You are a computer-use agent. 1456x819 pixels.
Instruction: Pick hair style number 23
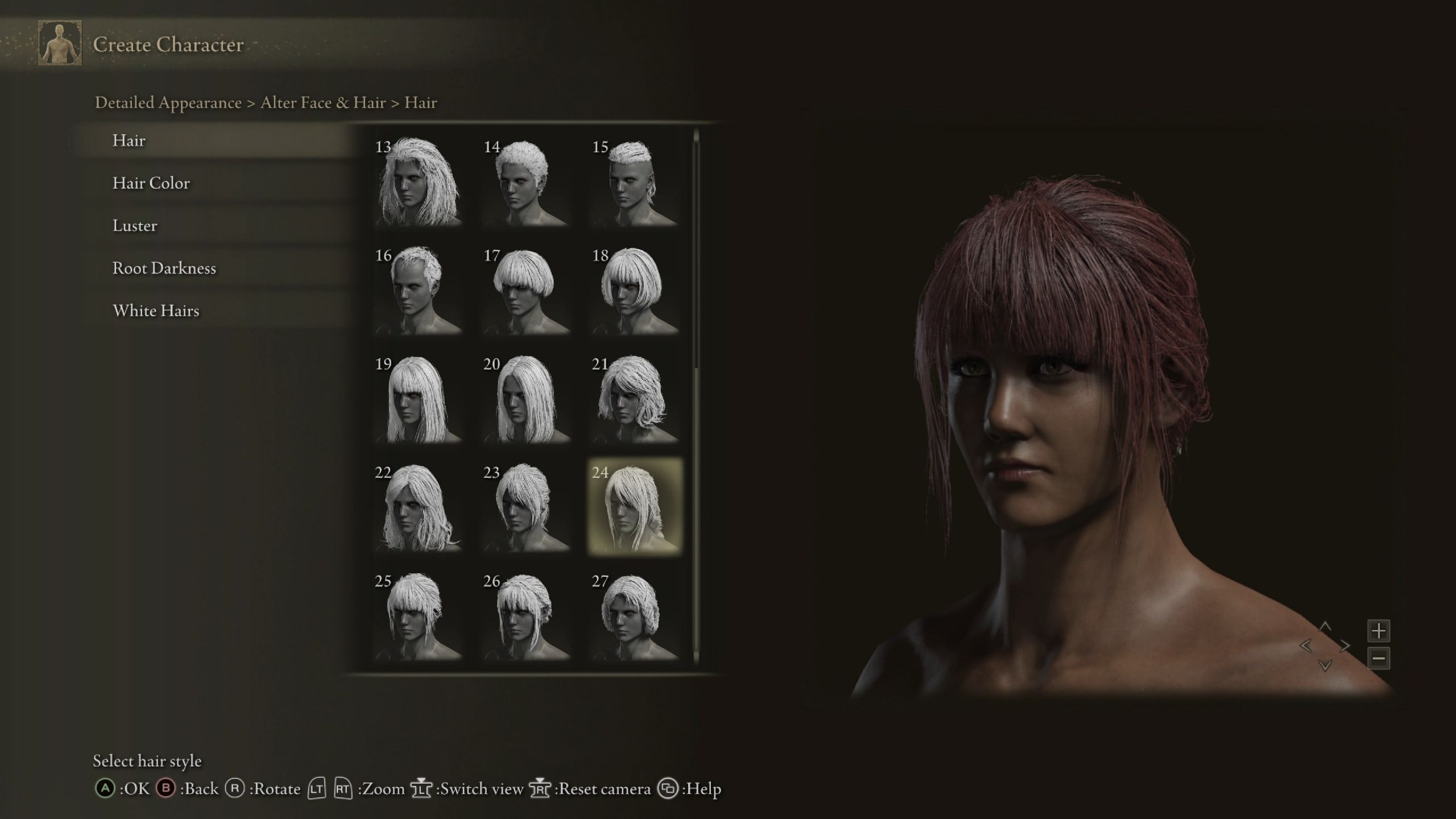tap(526, 507)
